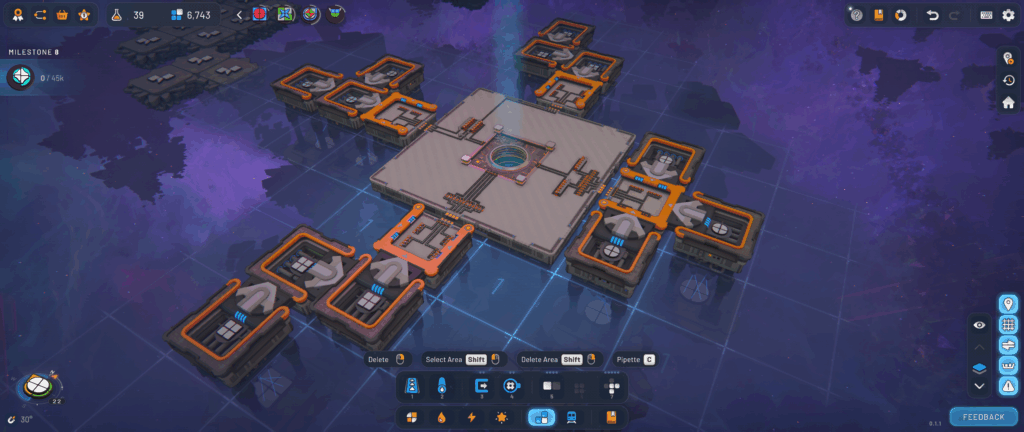Open the research flask panel
1024x432 pixels.
pyautogui.click(x=117, y=15)
